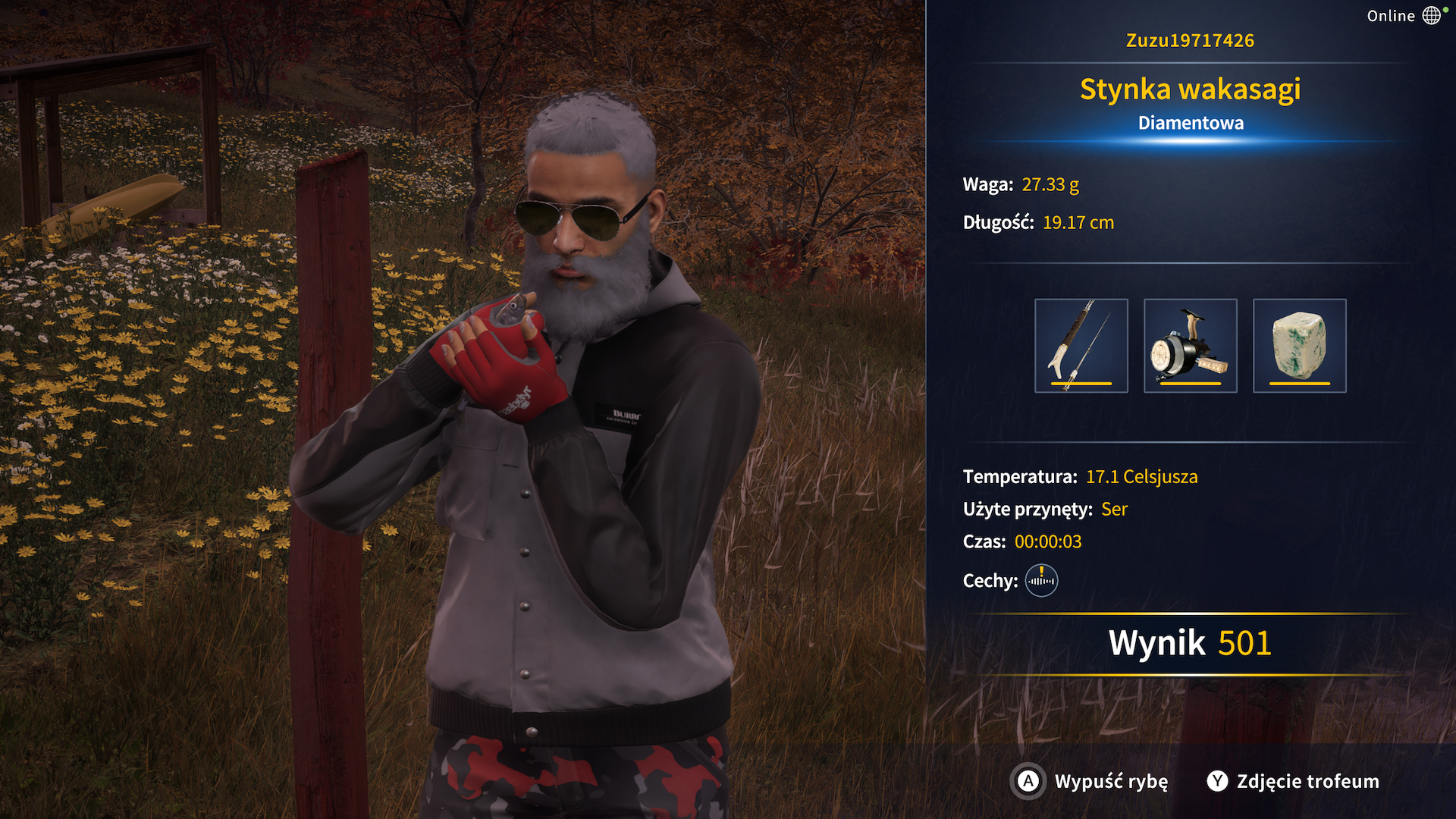Click the Online globe status icon
Viewport: 1456px width, 819px height.
tap(1431, 15)
